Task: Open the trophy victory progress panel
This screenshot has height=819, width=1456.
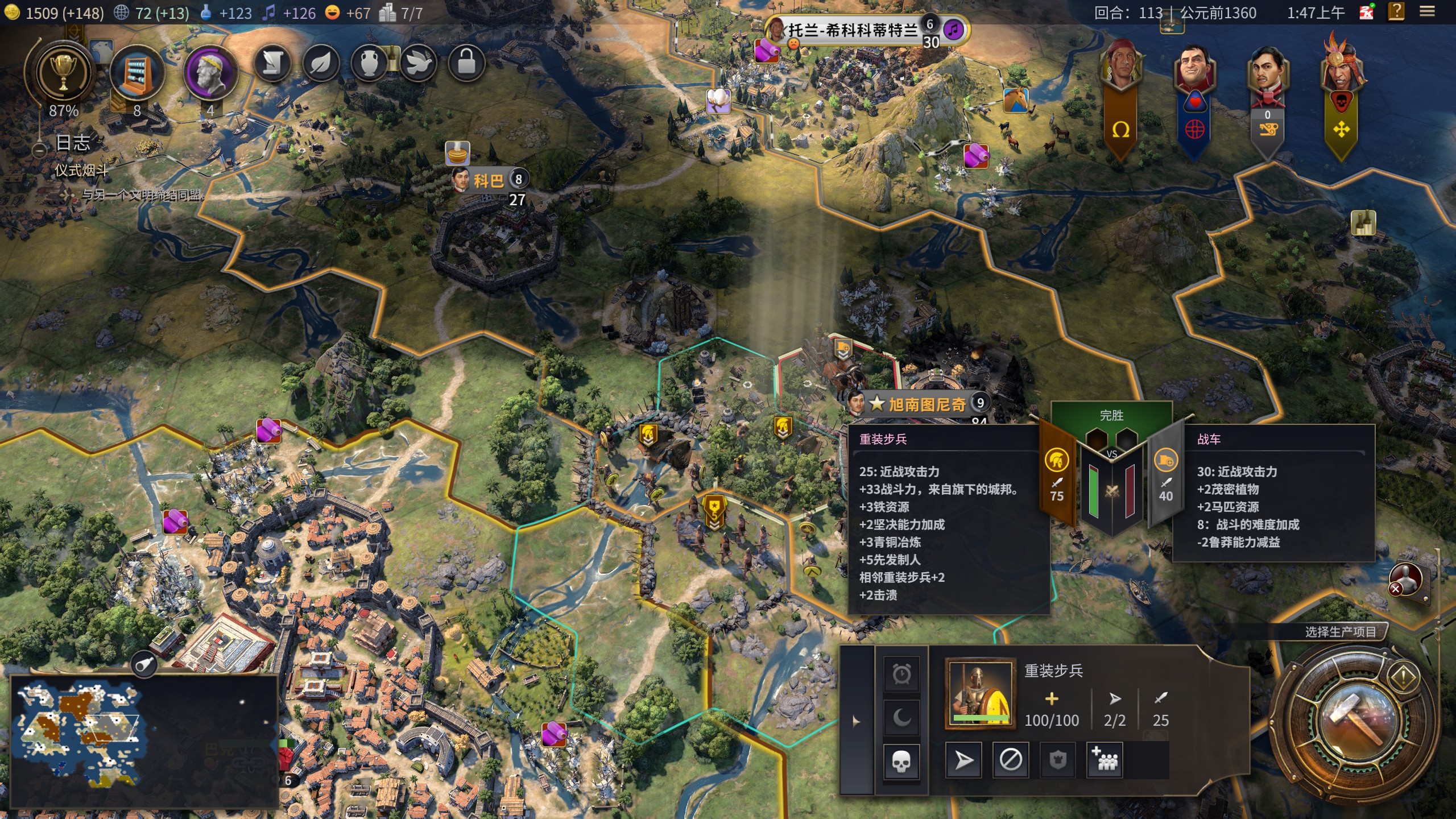Action: click(x=63, y=73)
